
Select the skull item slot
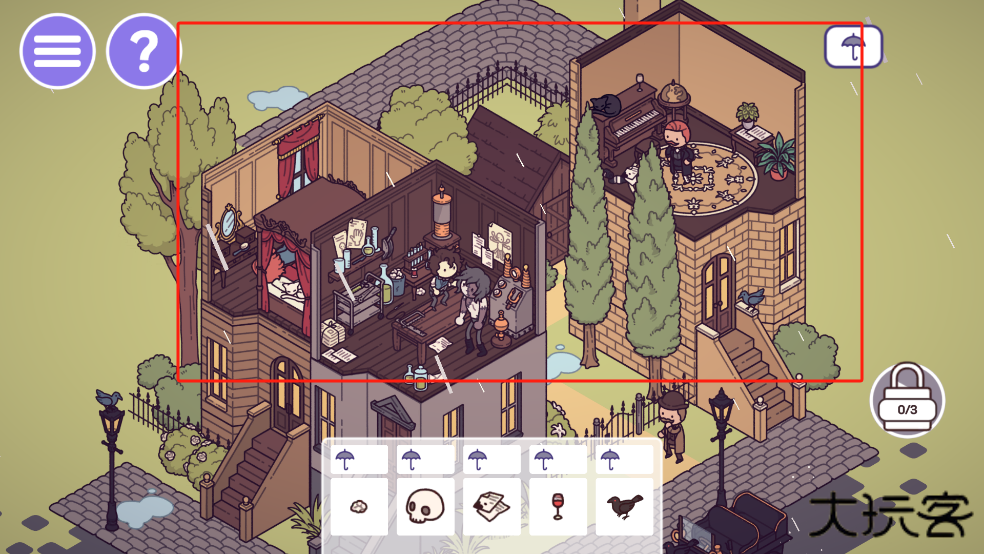pyautogui.click(x=425, y=507)
